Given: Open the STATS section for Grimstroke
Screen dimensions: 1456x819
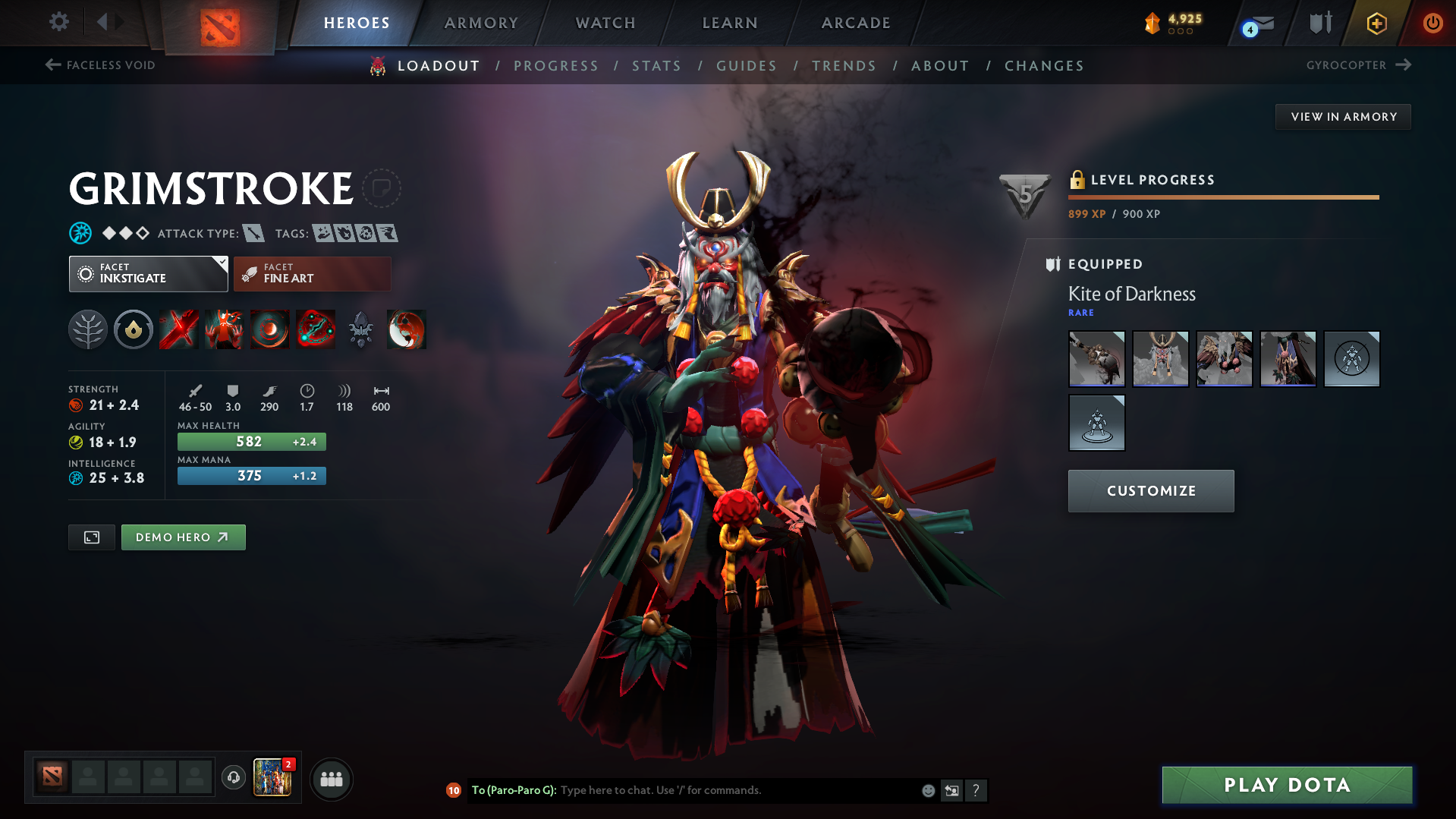Looking at the screenshot, I should (x=656, y=66).
